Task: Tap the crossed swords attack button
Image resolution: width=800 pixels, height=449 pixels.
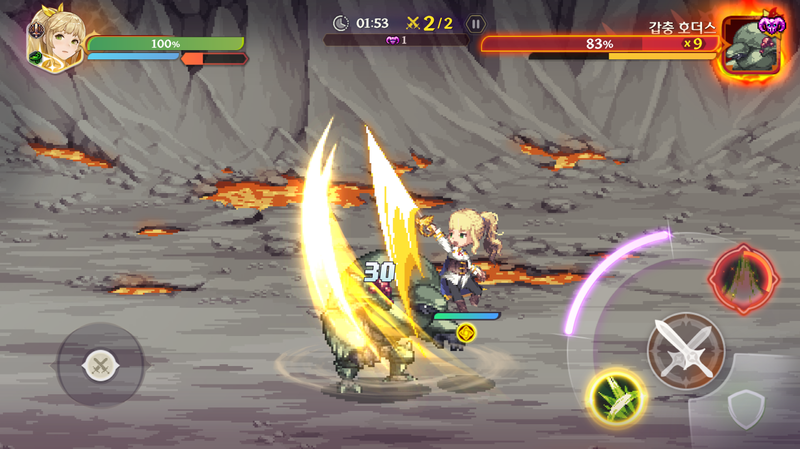Action: point(684,351)
